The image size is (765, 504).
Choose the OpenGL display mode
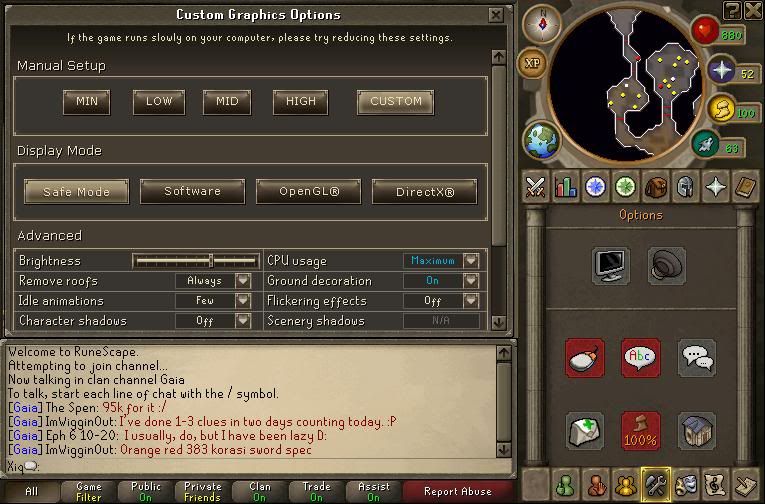pos(309,191)
